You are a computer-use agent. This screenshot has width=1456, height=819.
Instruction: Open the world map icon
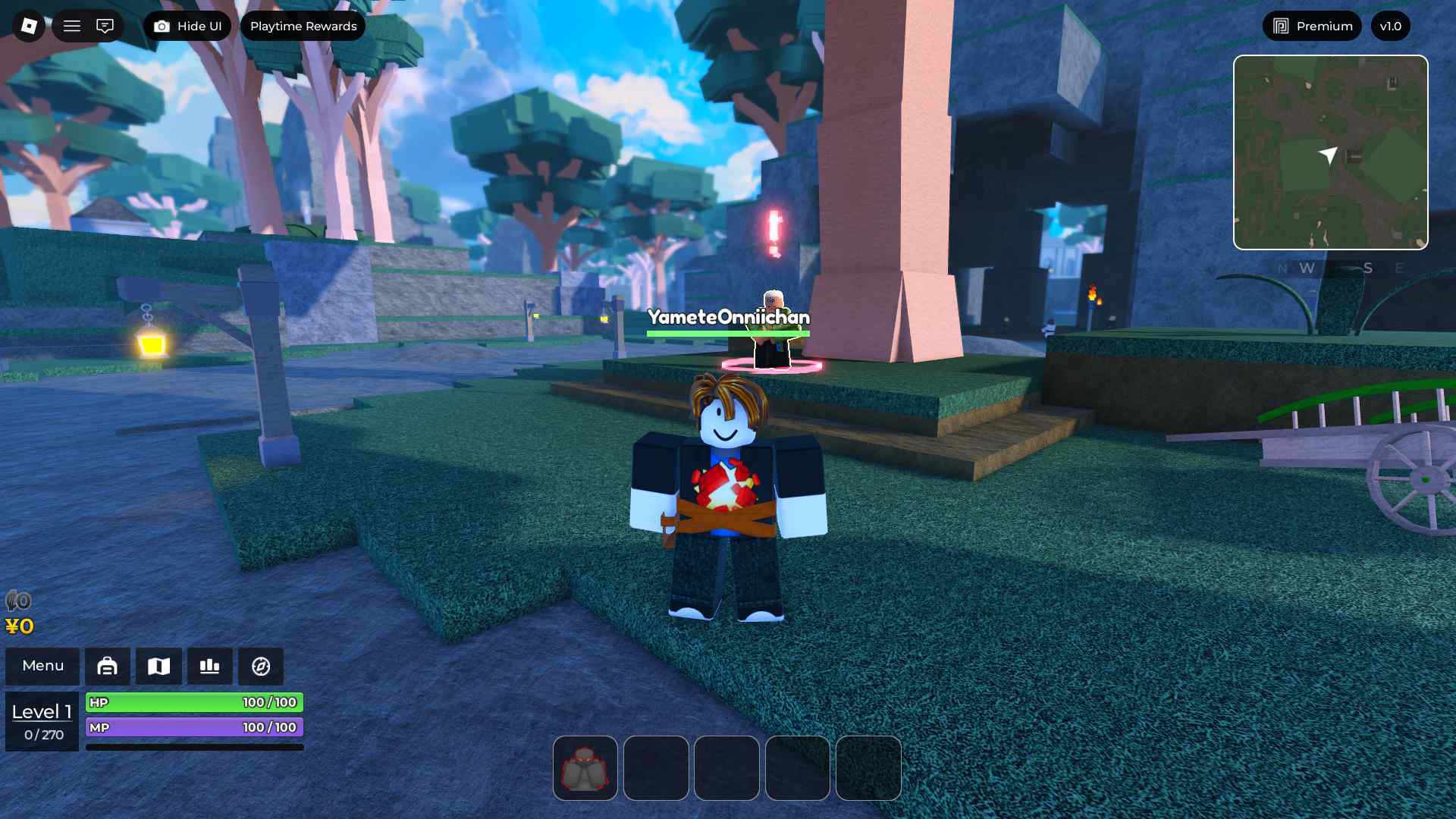[158, 666]
